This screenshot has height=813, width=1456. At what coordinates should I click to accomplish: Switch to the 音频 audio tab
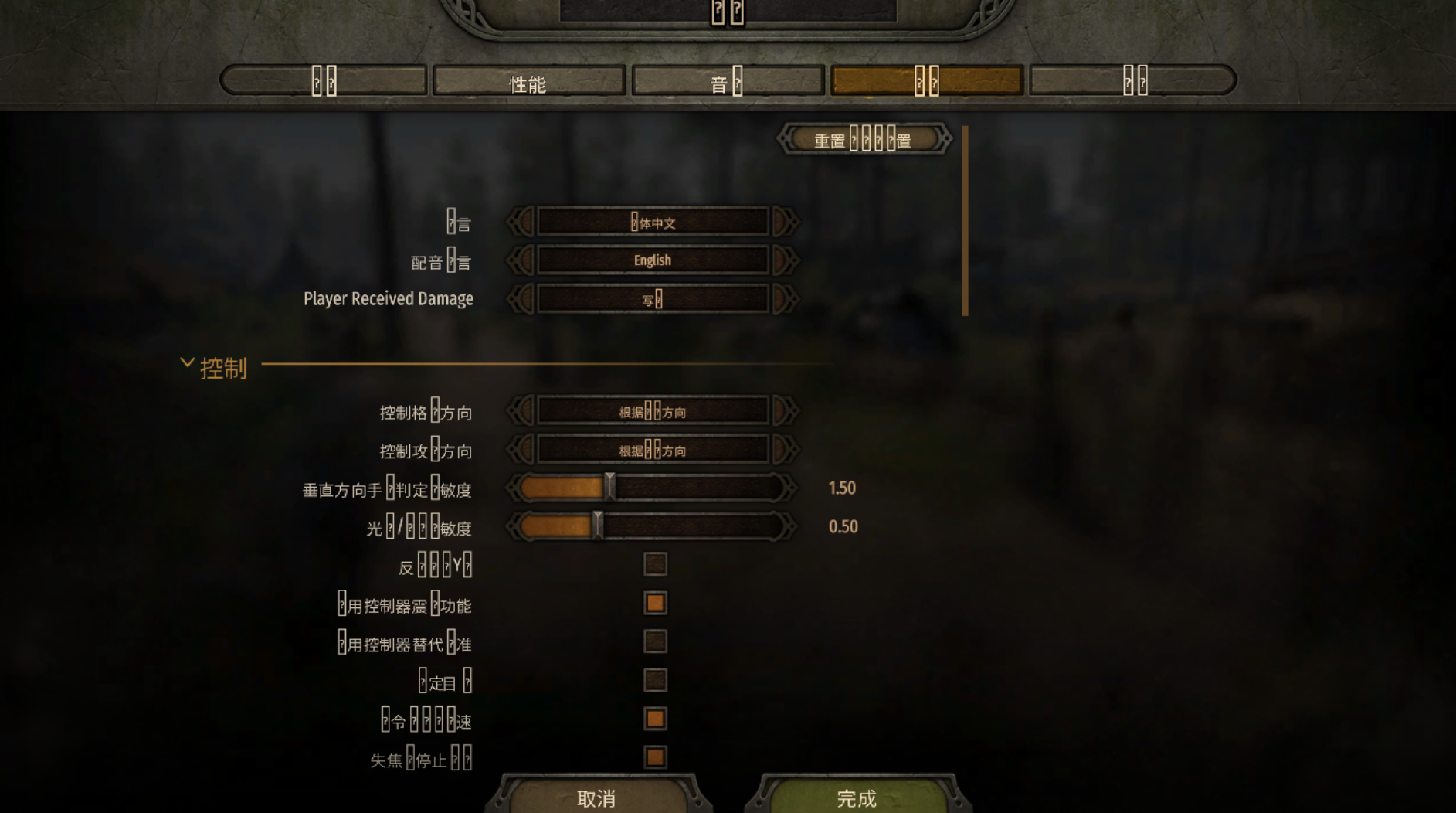(727, 82)
